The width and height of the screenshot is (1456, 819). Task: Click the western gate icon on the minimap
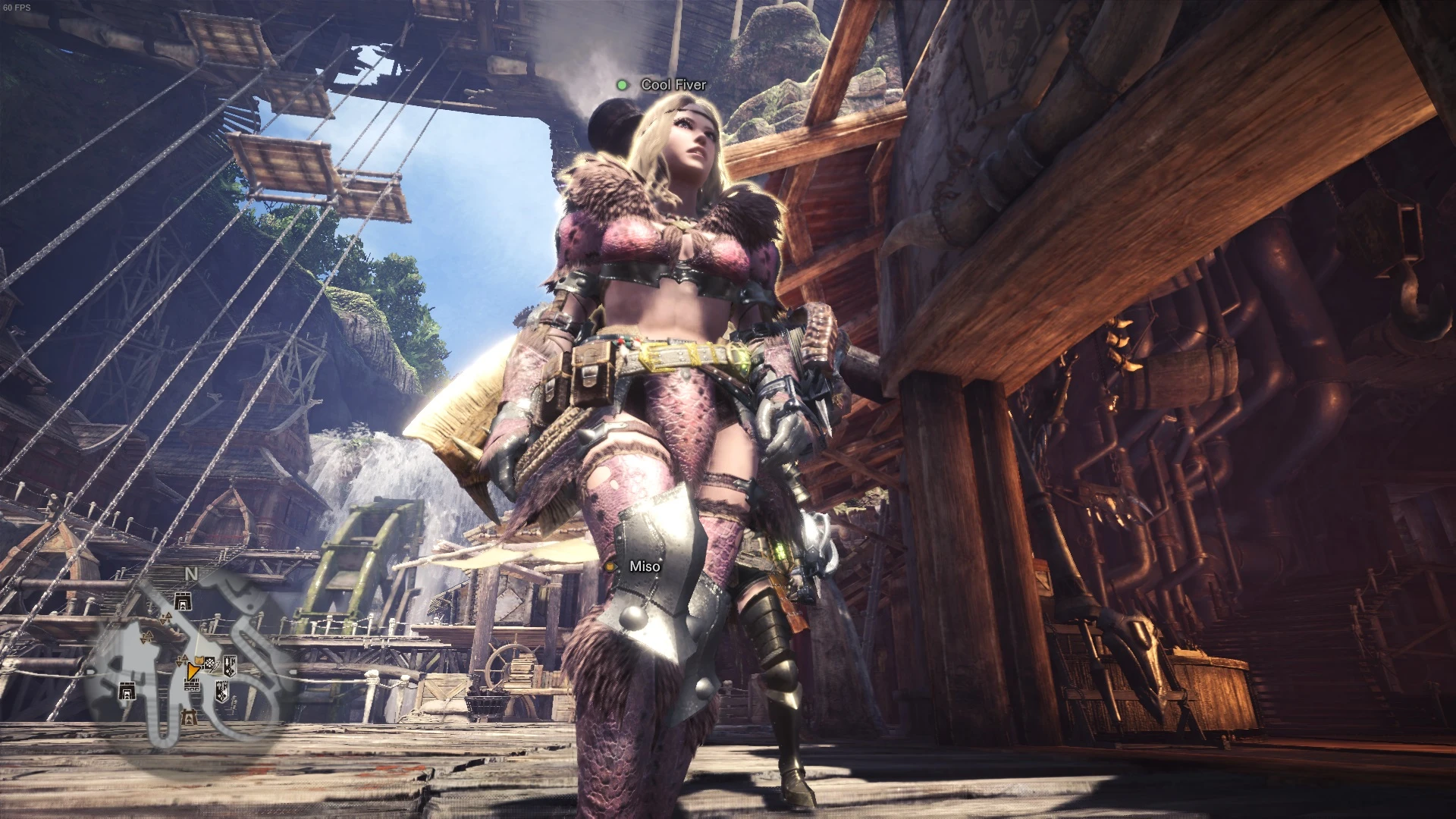click(x=127, y=692)
